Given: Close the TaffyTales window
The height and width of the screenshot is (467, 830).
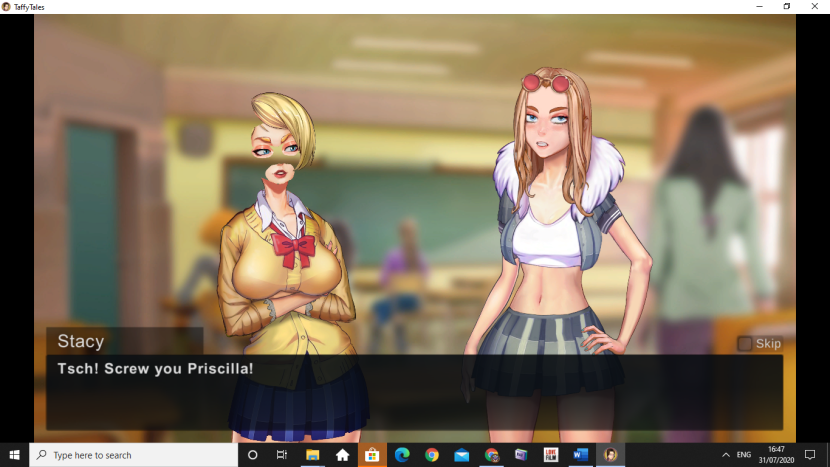Looking at the screenshot, I should tap(815, 6).
